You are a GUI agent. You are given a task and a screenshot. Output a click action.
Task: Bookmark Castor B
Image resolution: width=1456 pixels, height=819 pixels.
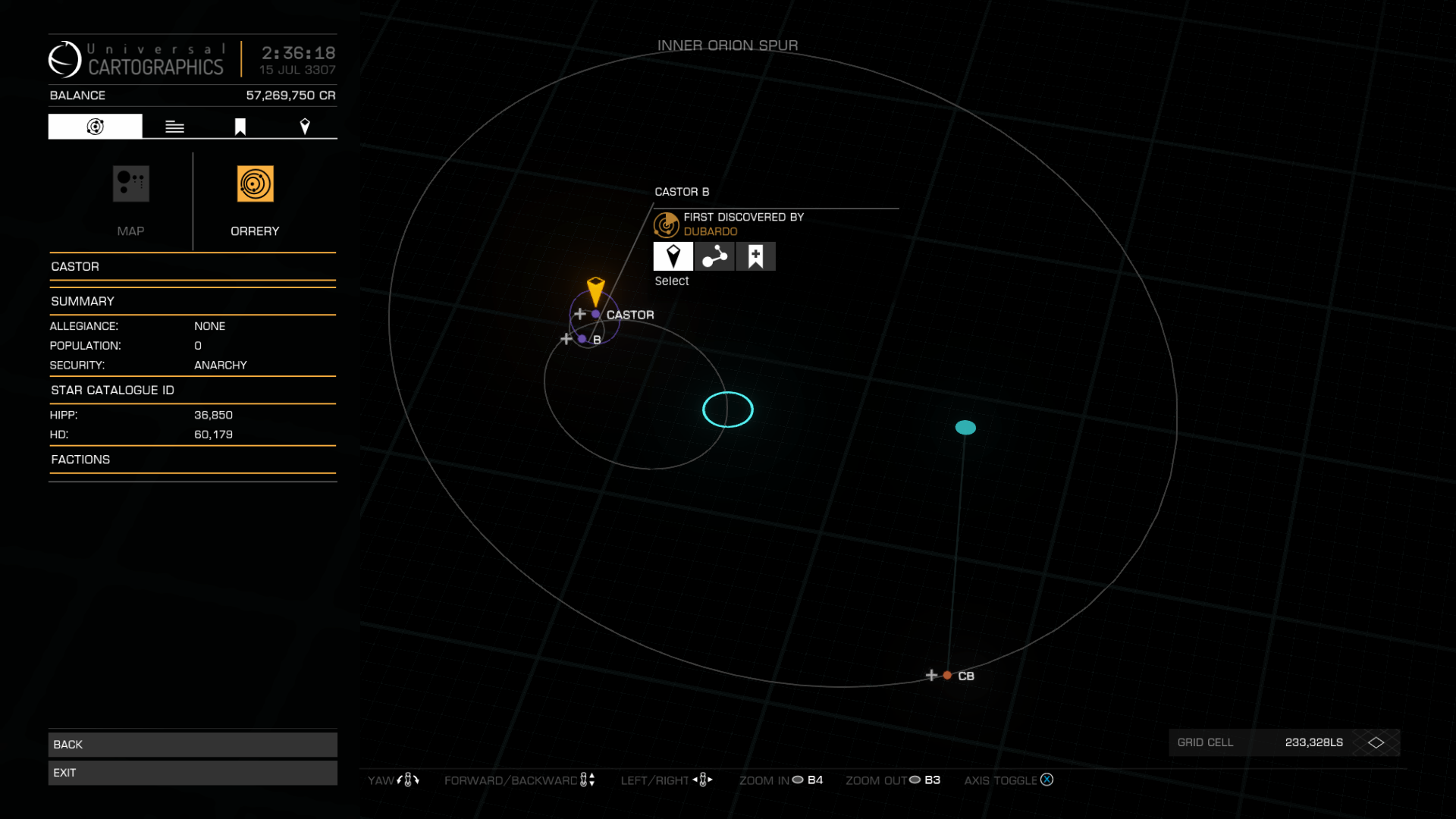(x=755, y=256)
